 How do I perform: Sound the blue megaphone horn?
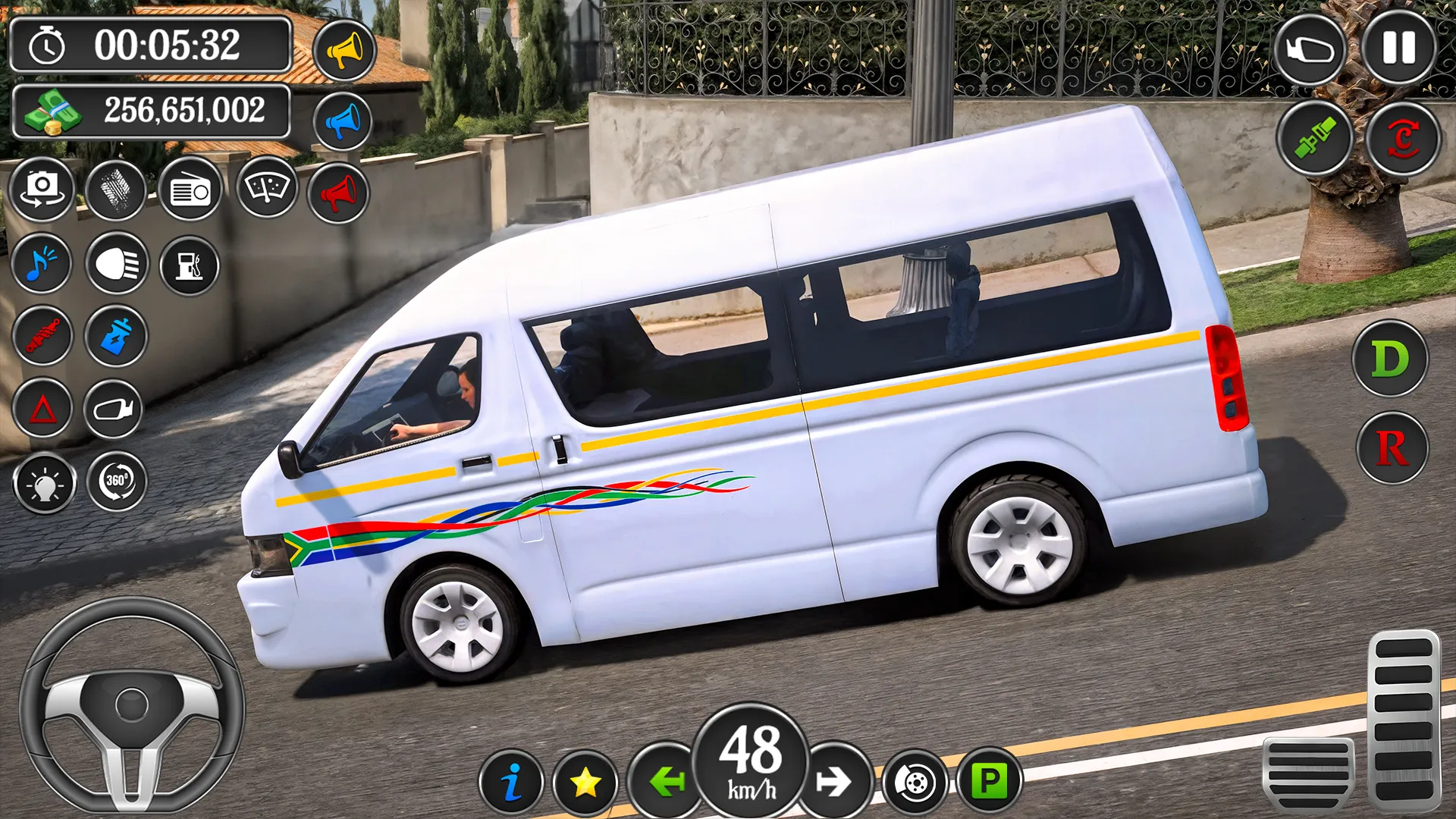[x=342, y=122]
